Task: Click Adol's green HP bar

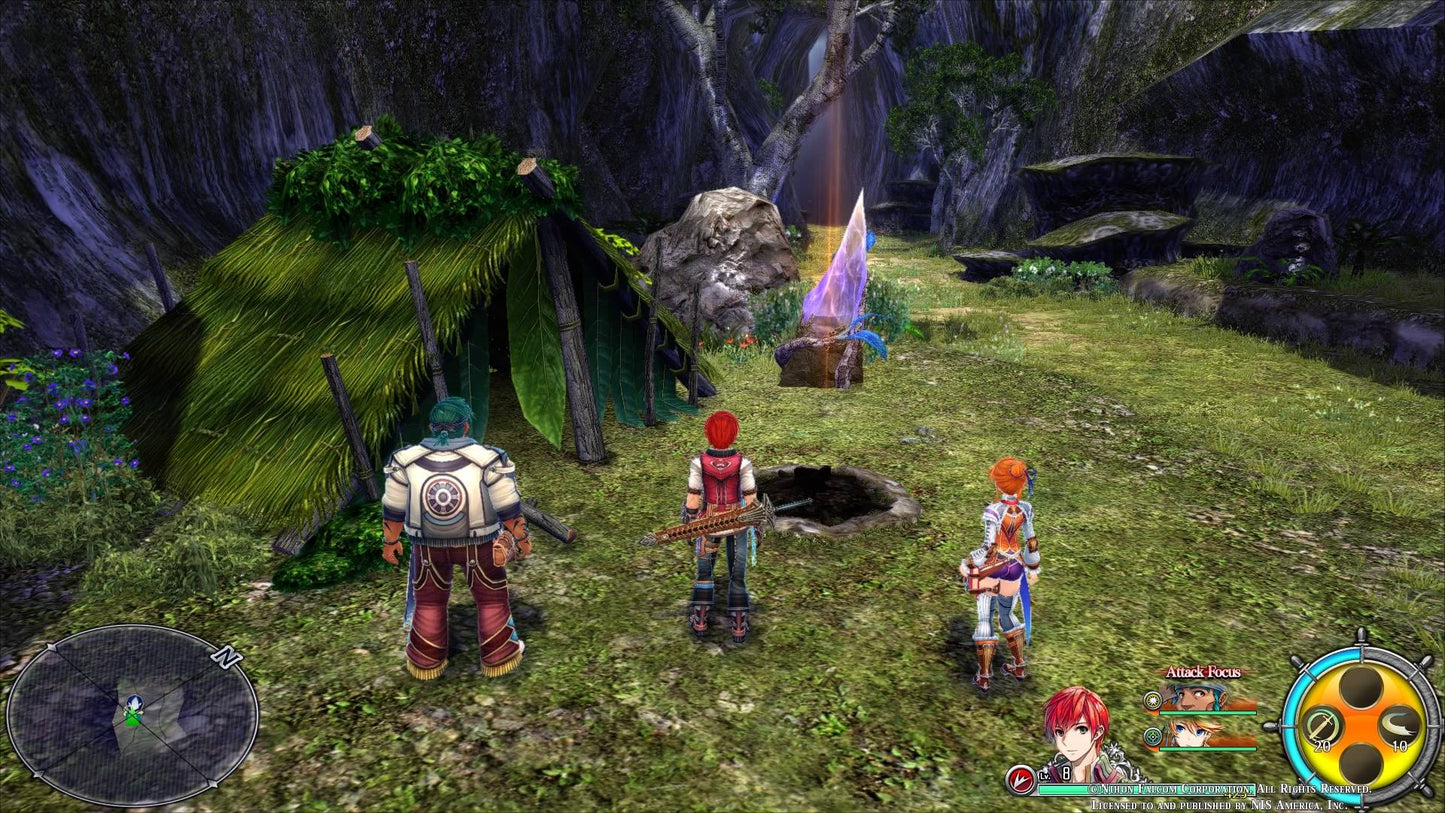Action: tap(1061, 789)
